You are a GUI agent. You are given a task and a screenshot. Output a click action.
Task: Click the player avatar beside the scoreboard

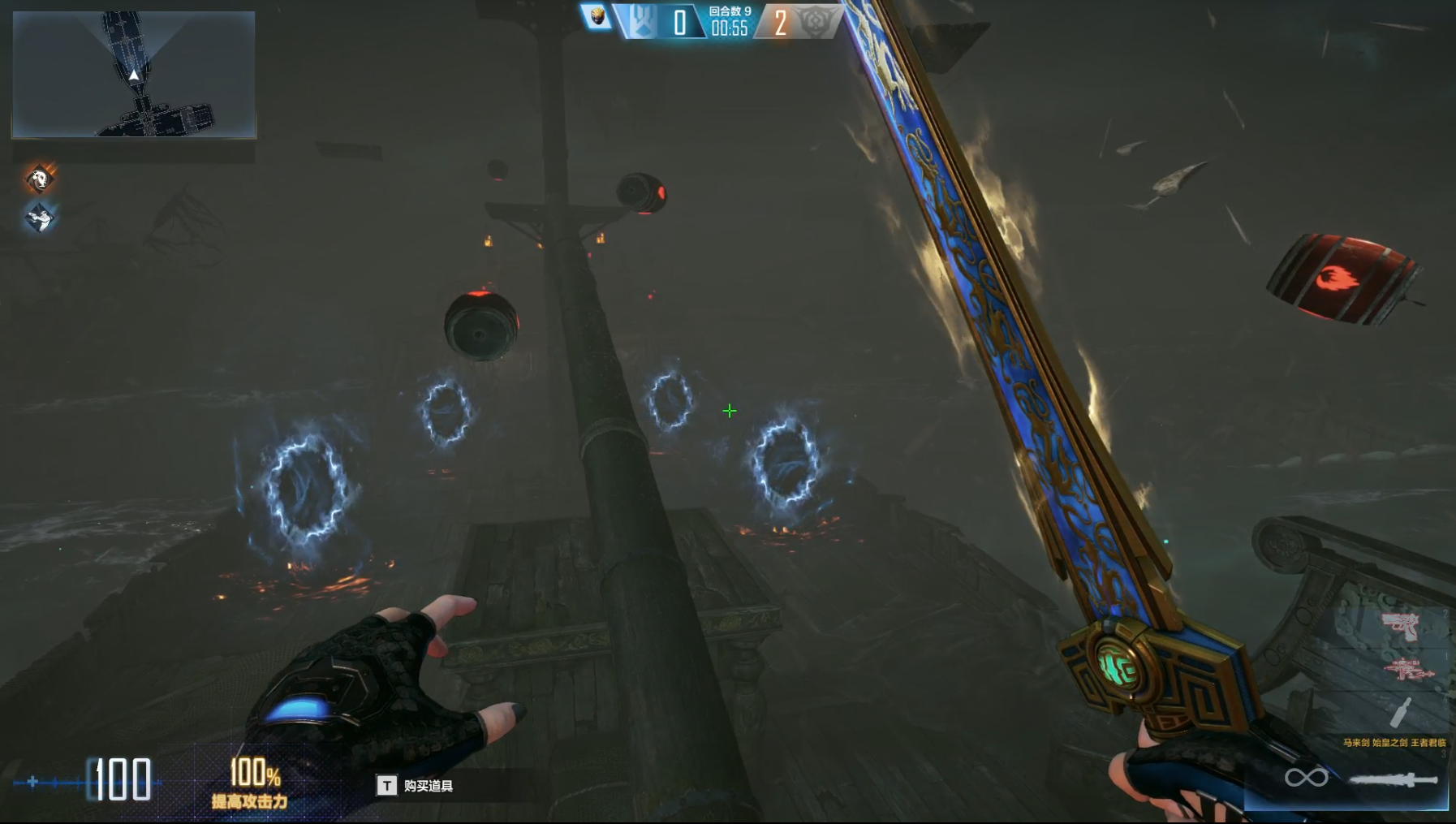pos(597,17)
